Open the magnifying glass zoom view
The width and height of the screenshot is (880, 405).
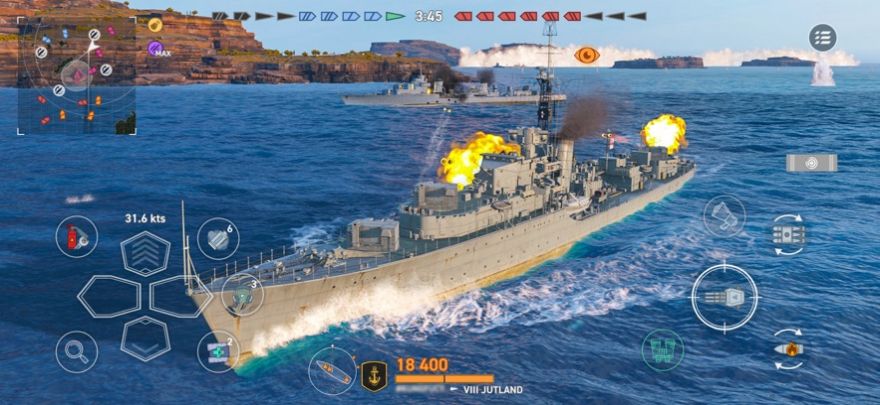(x=76, y=351)
